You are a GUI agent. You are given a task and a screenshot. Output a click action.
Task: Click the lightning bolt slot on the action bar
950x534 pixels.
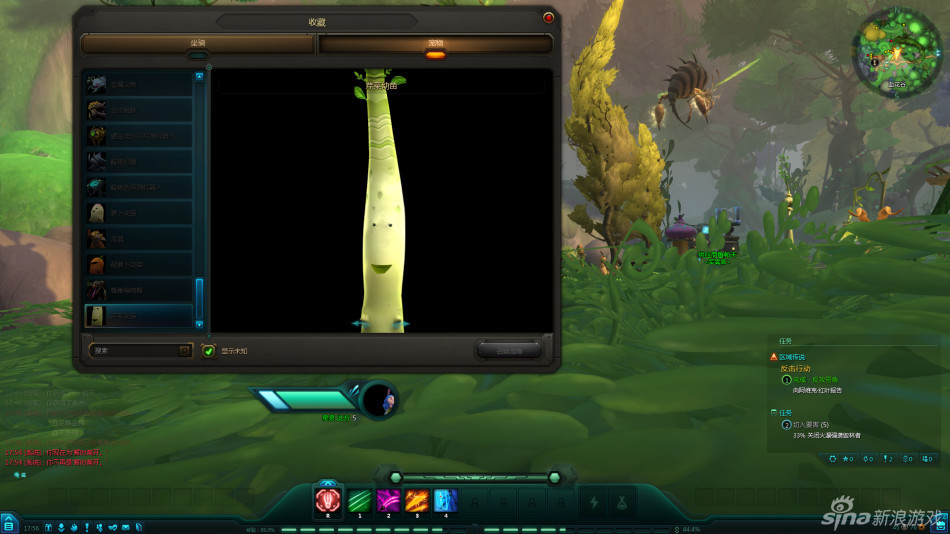pyautogui.click(x=594, y=502)
